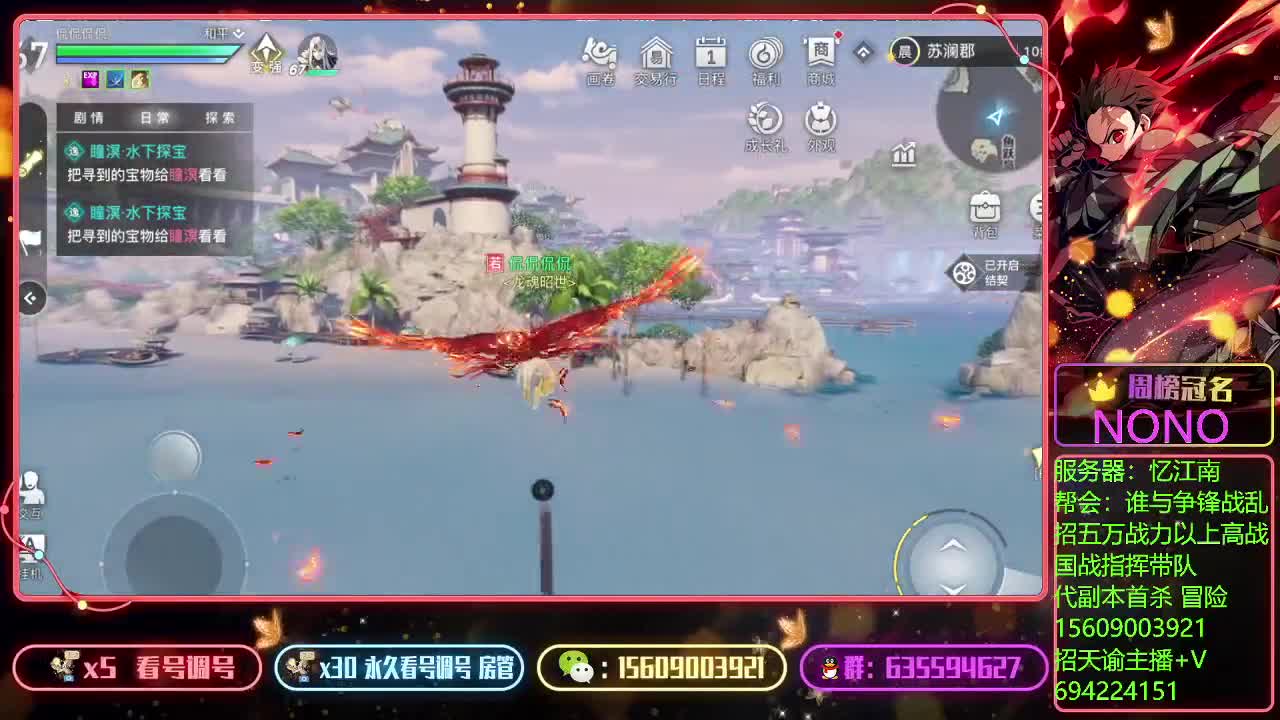Toggle the 和平 peace mode indicator

click(218, 33)
